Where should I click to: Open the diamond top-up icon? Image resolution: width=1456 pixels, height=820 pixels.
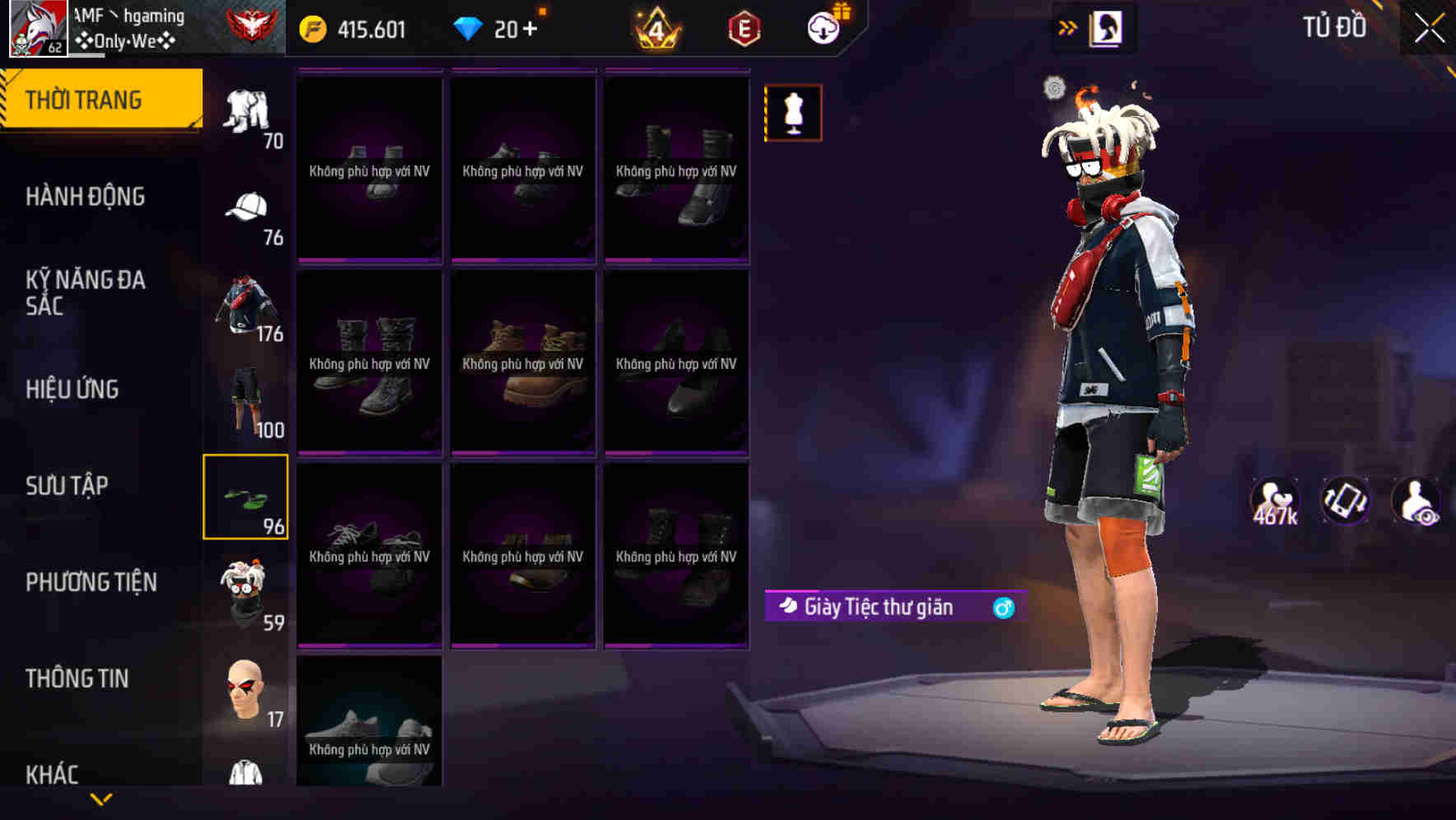tap(471, 27)
